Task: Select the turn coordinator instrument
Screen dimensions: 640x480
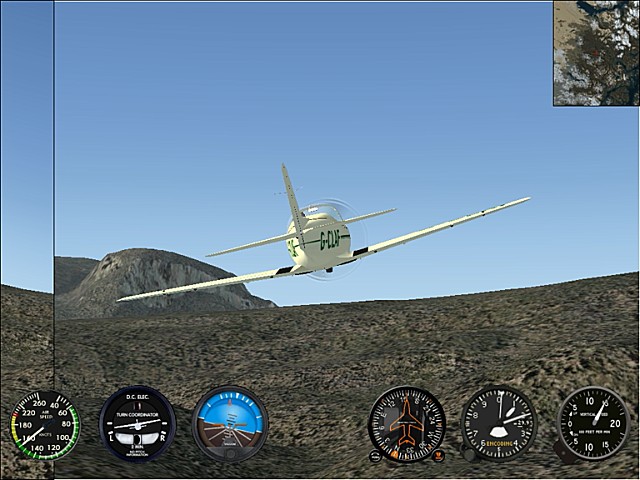Action: pos(137,424)
